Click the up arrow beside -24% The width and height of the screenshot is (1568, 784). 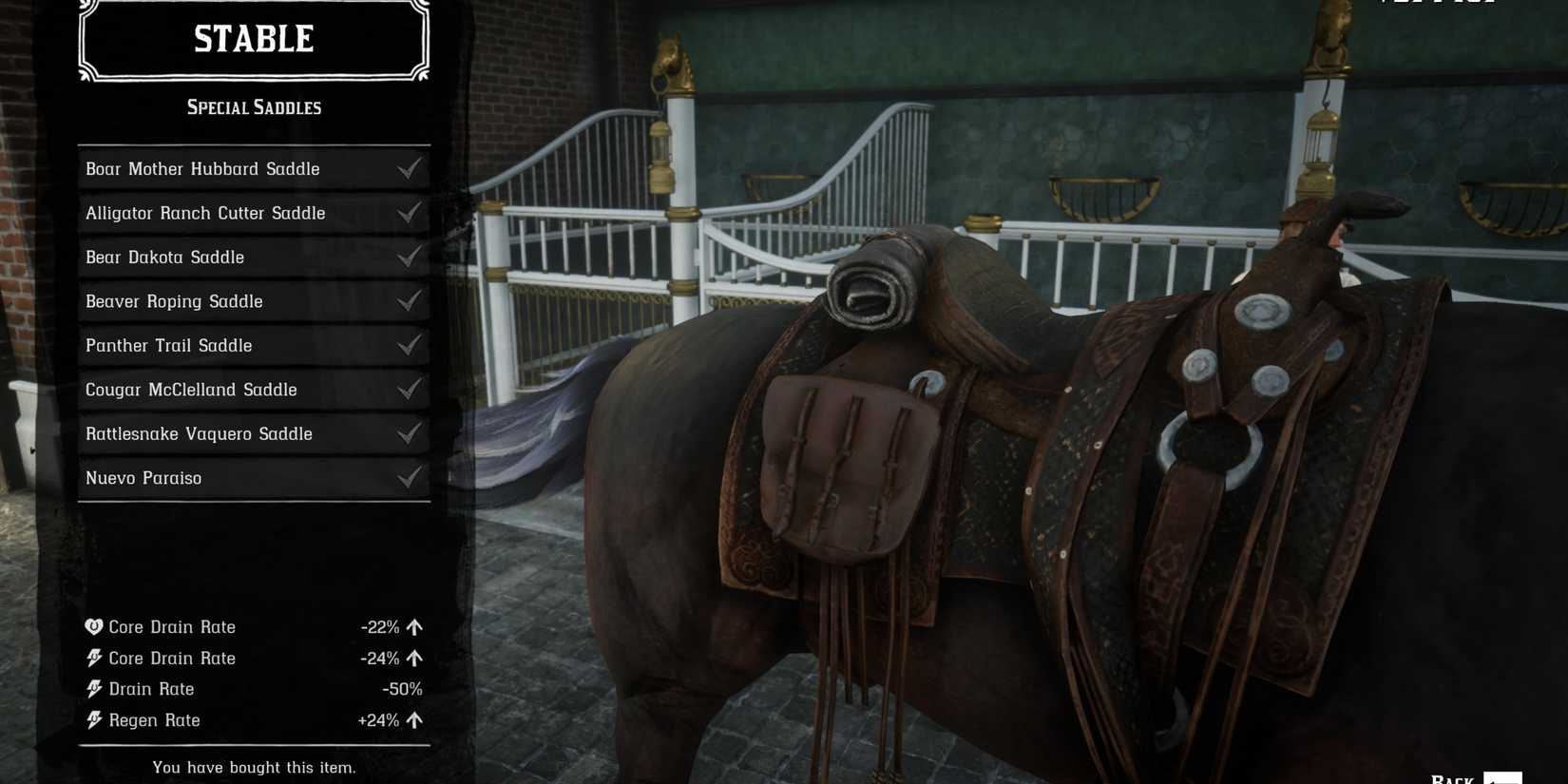tap(414, 658)
